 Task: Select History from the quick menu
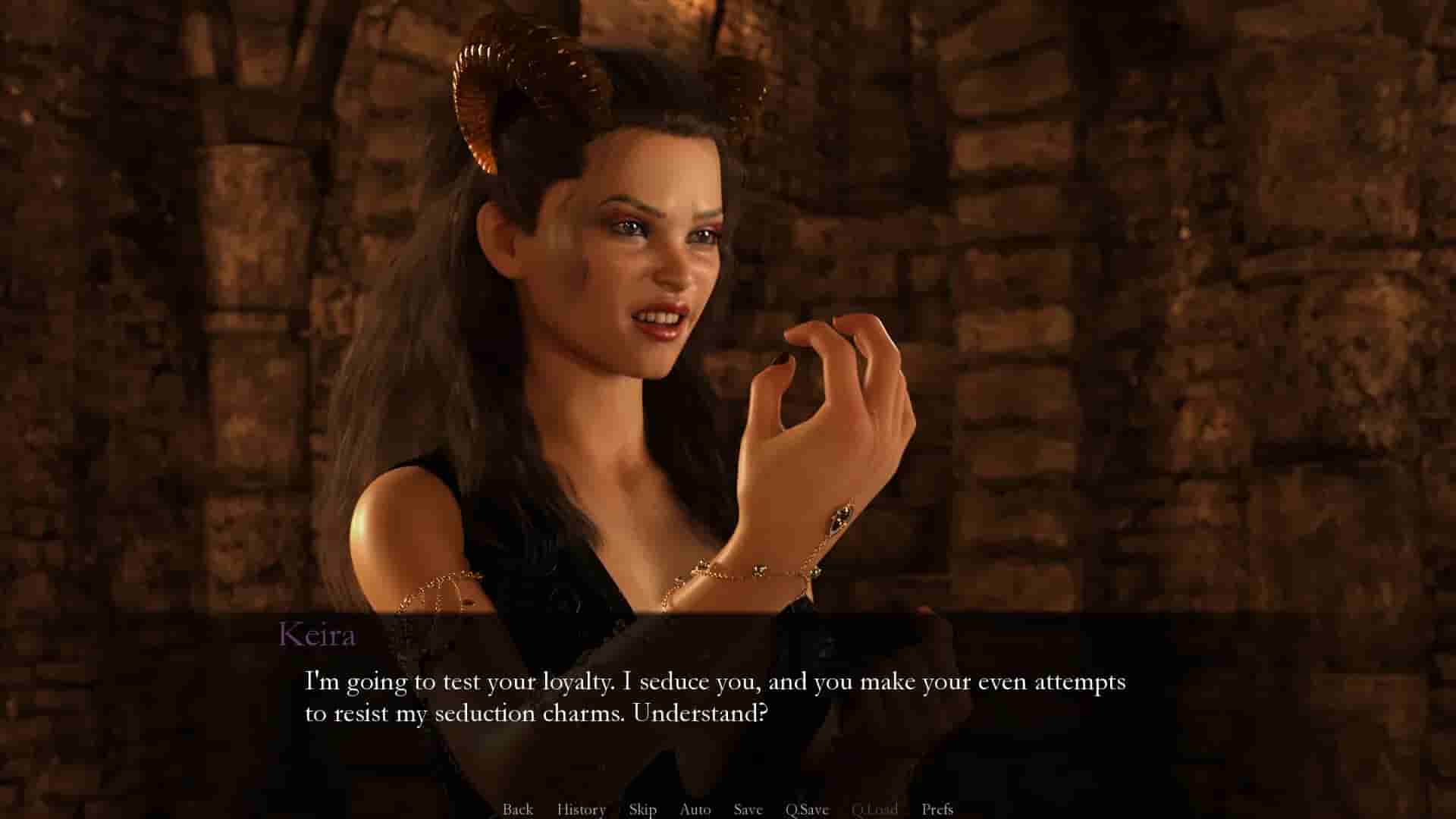pyautogui.click(x=580, y=809)
